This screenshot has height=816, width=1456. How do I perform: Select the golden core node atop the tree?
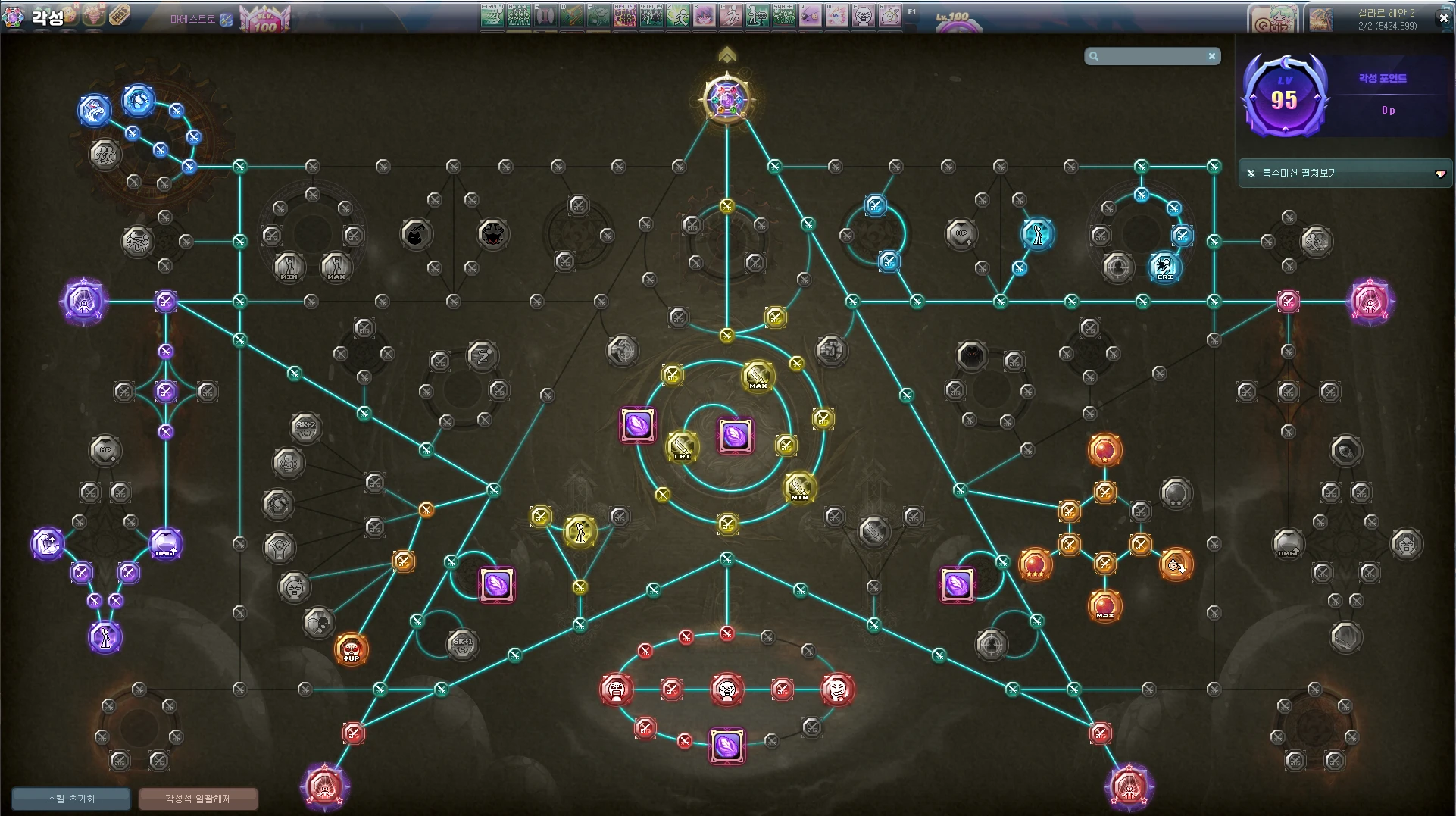coord(726,99)
